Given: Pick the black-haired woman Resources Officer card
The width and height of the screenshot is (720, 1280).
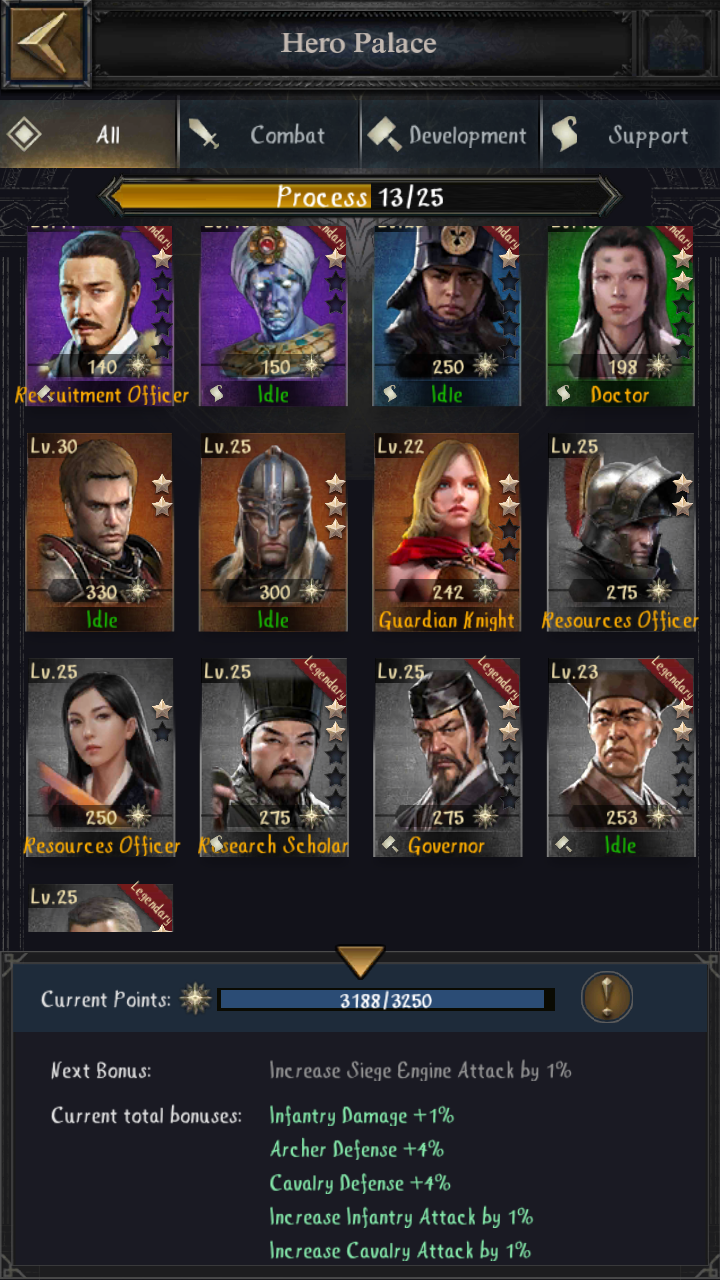Looking at the screenshot, I should coord(100,757).
